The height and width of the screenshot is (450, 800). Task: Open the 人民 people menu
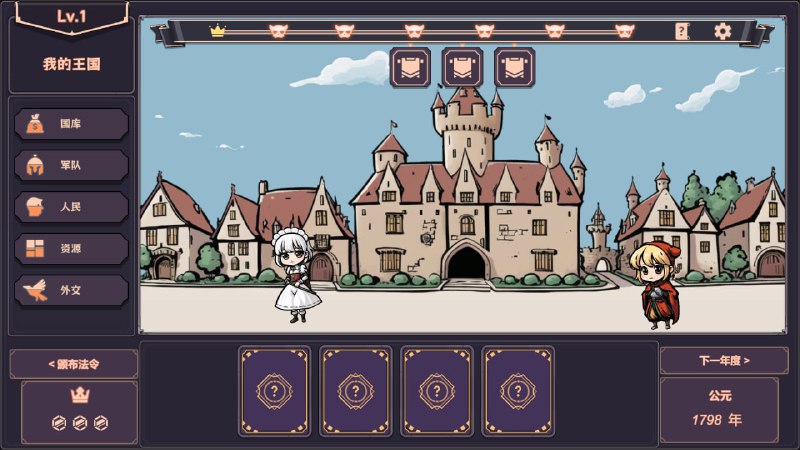[x=71, y=207]
